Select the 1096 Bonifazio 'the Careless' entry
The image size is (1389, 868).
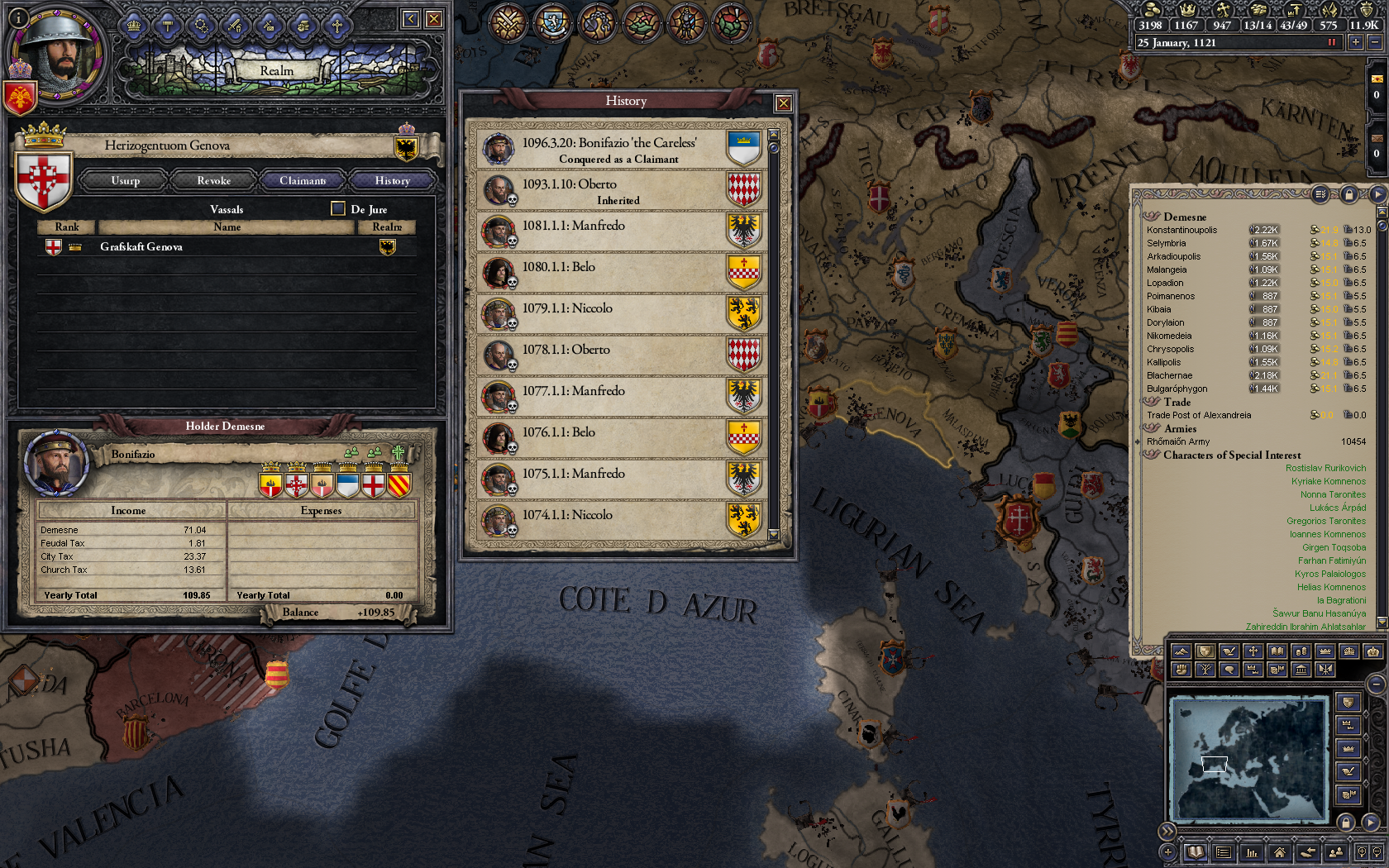pos(618,150)
